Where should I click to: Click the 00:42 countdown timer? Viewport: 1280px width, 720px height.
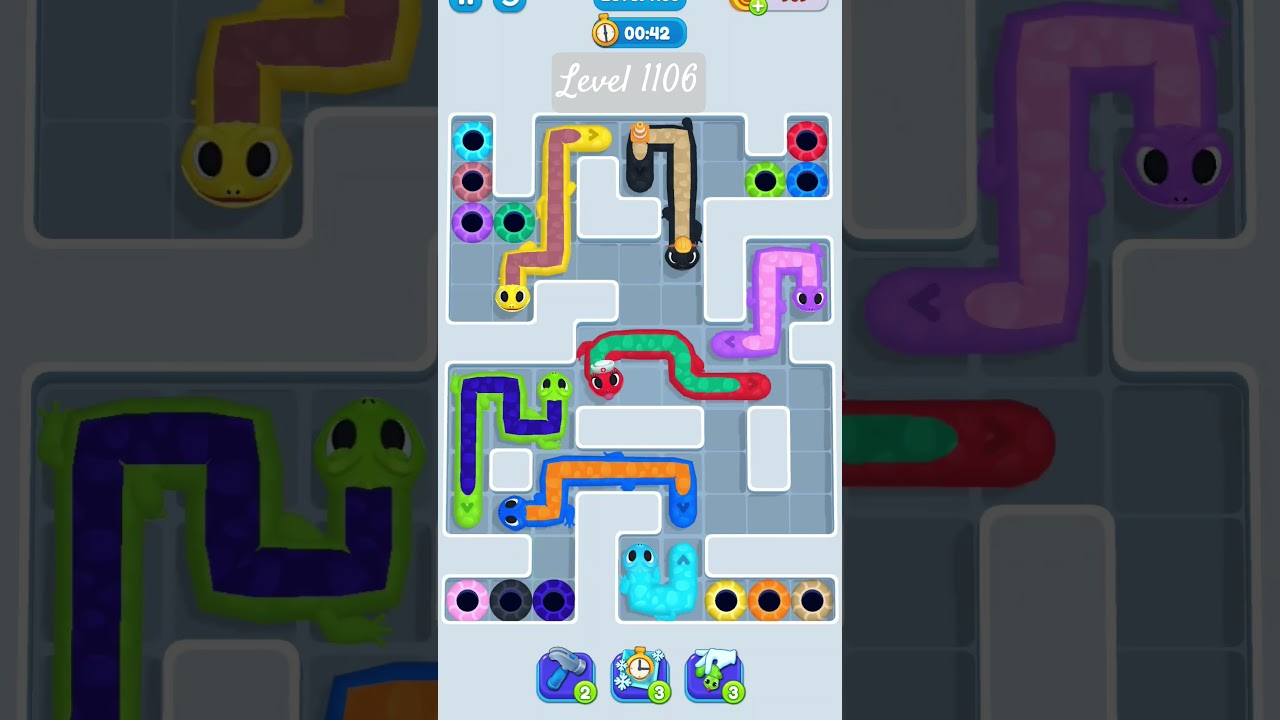(x=650, y=33)
